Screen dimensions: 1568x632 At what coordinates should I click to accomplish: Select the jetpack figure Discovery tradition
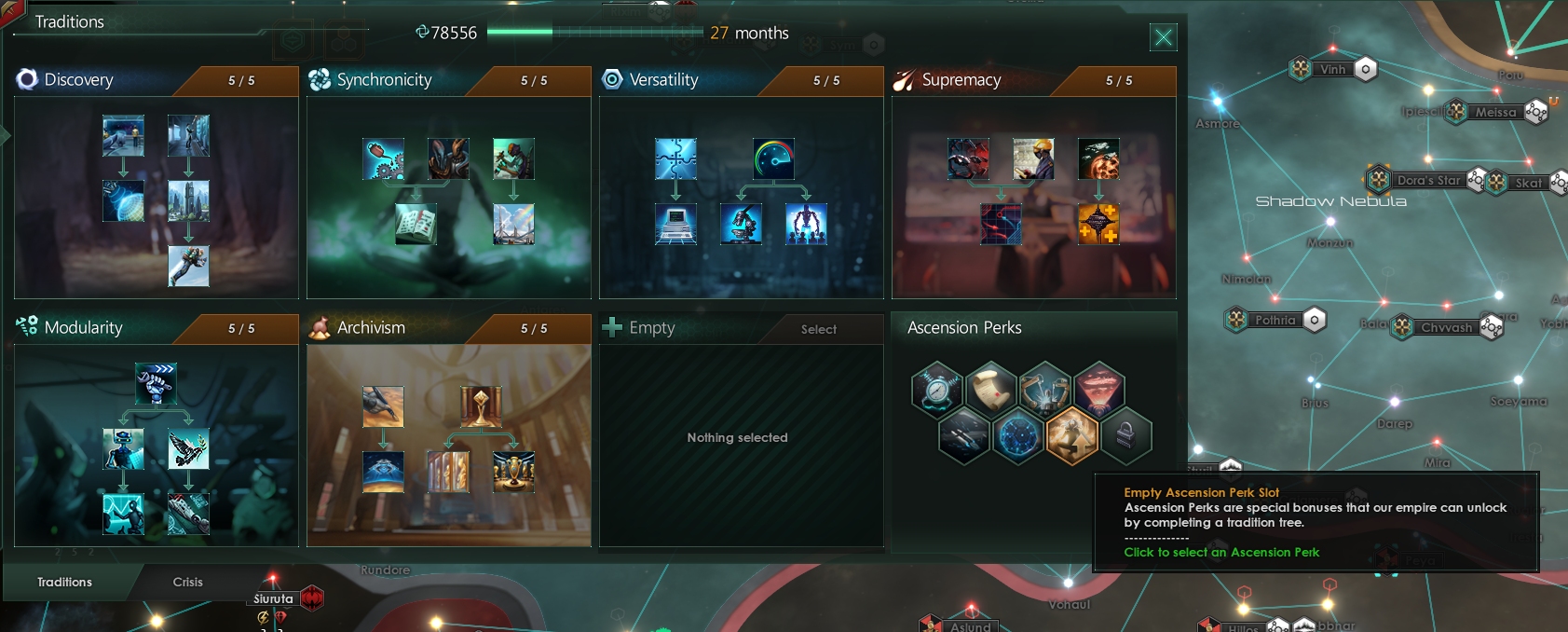point(188,267)
